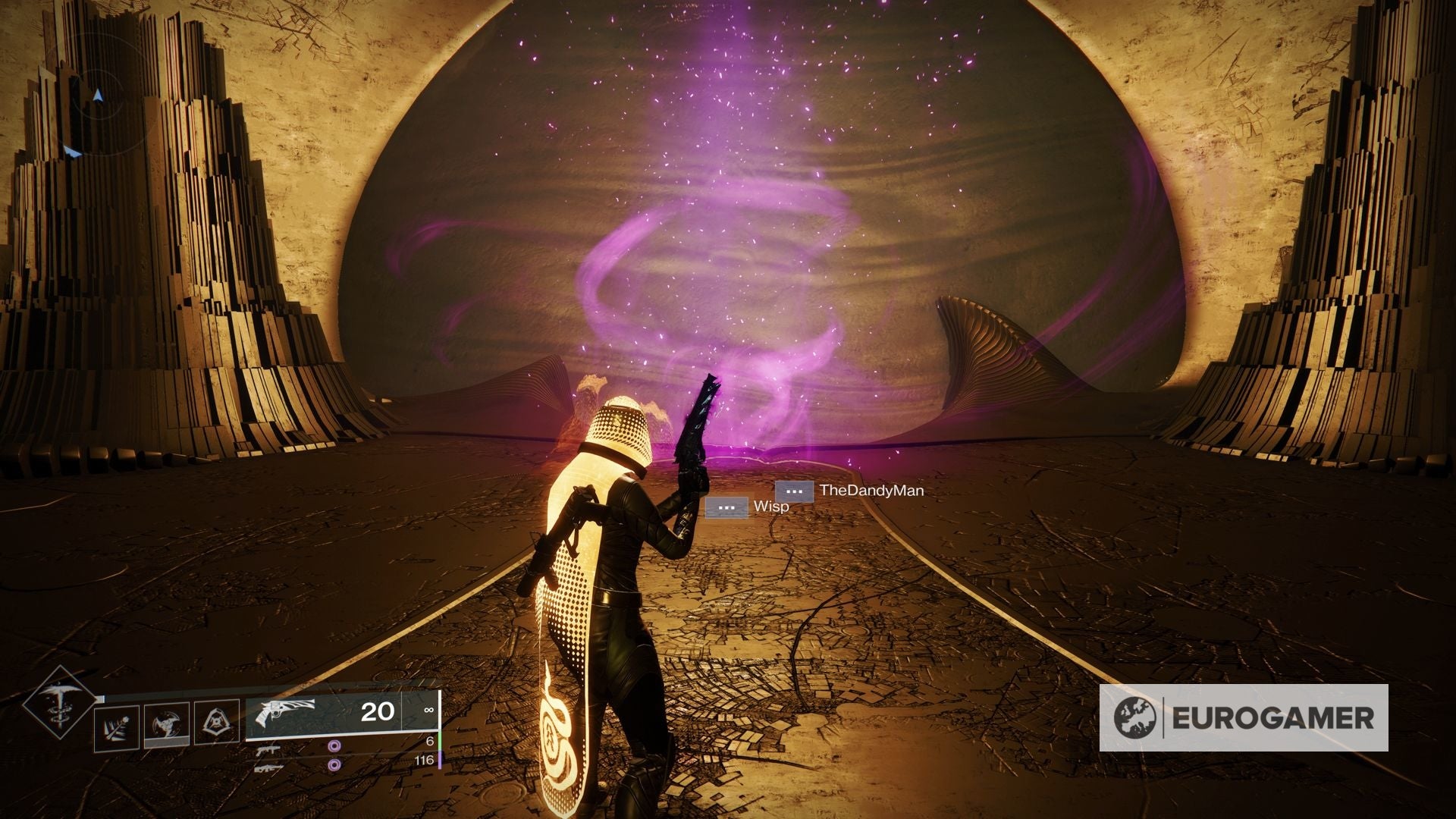The image size is (1456, 819).
Task: Open more options beside Wisp's nameplate
Action: point(726,508)
